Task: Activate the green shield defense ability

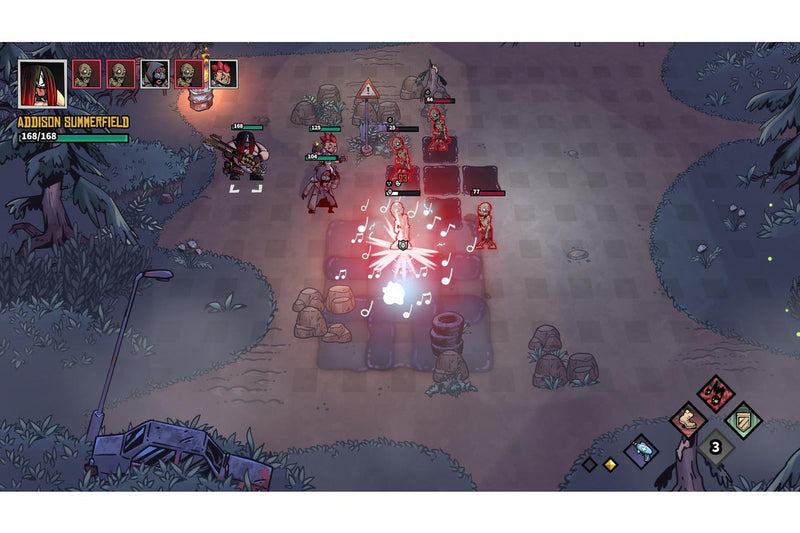Action: tap(743, 420)
